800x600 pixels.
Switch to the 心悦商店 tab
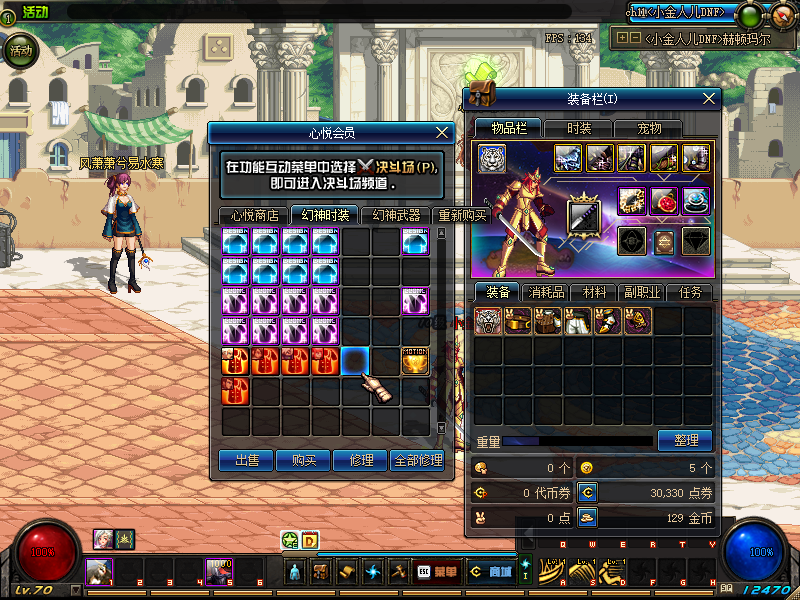[x=254, y=215]
